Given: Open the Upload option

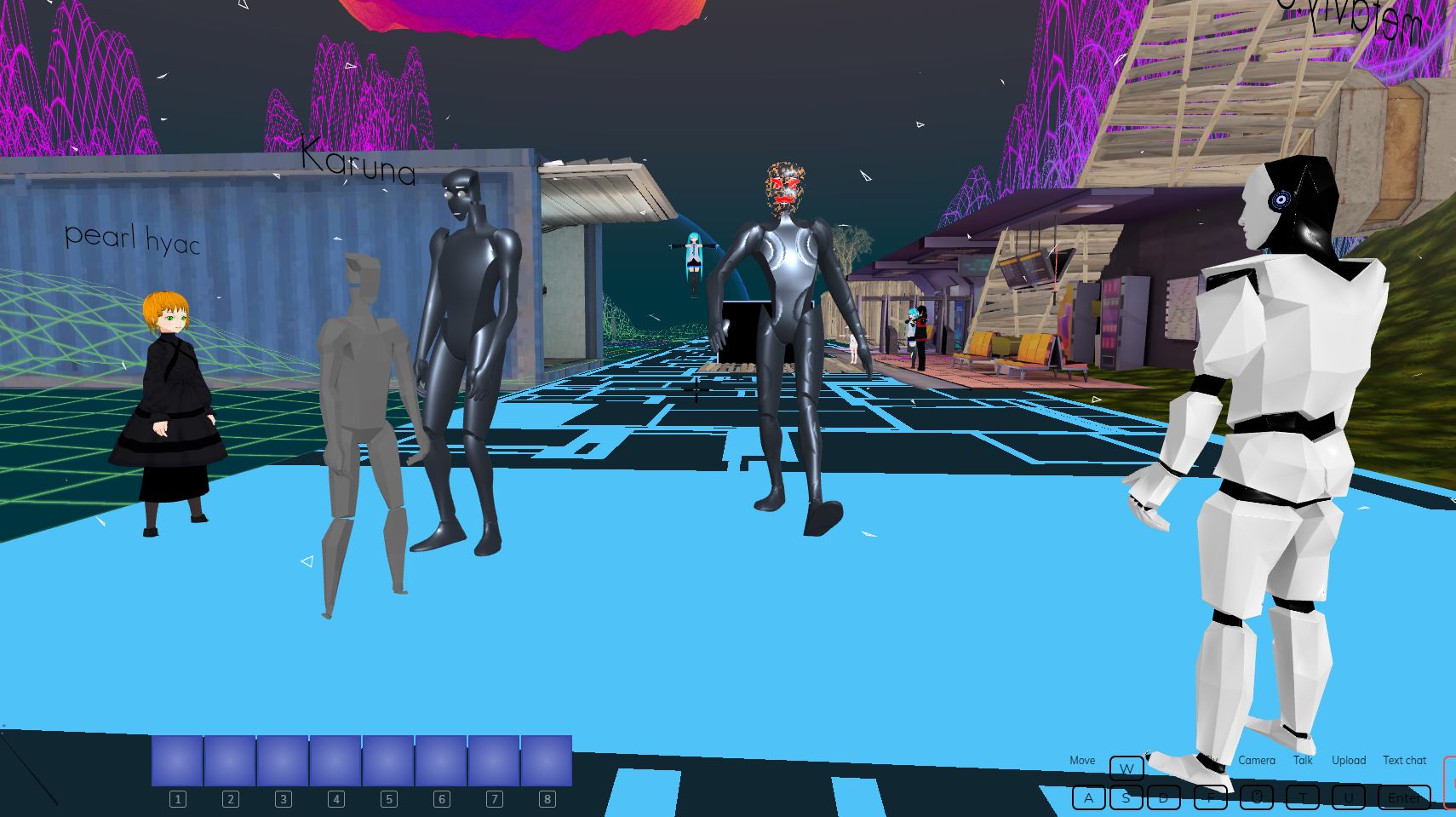Looking at the screenshot, I should click(1349, 760).
